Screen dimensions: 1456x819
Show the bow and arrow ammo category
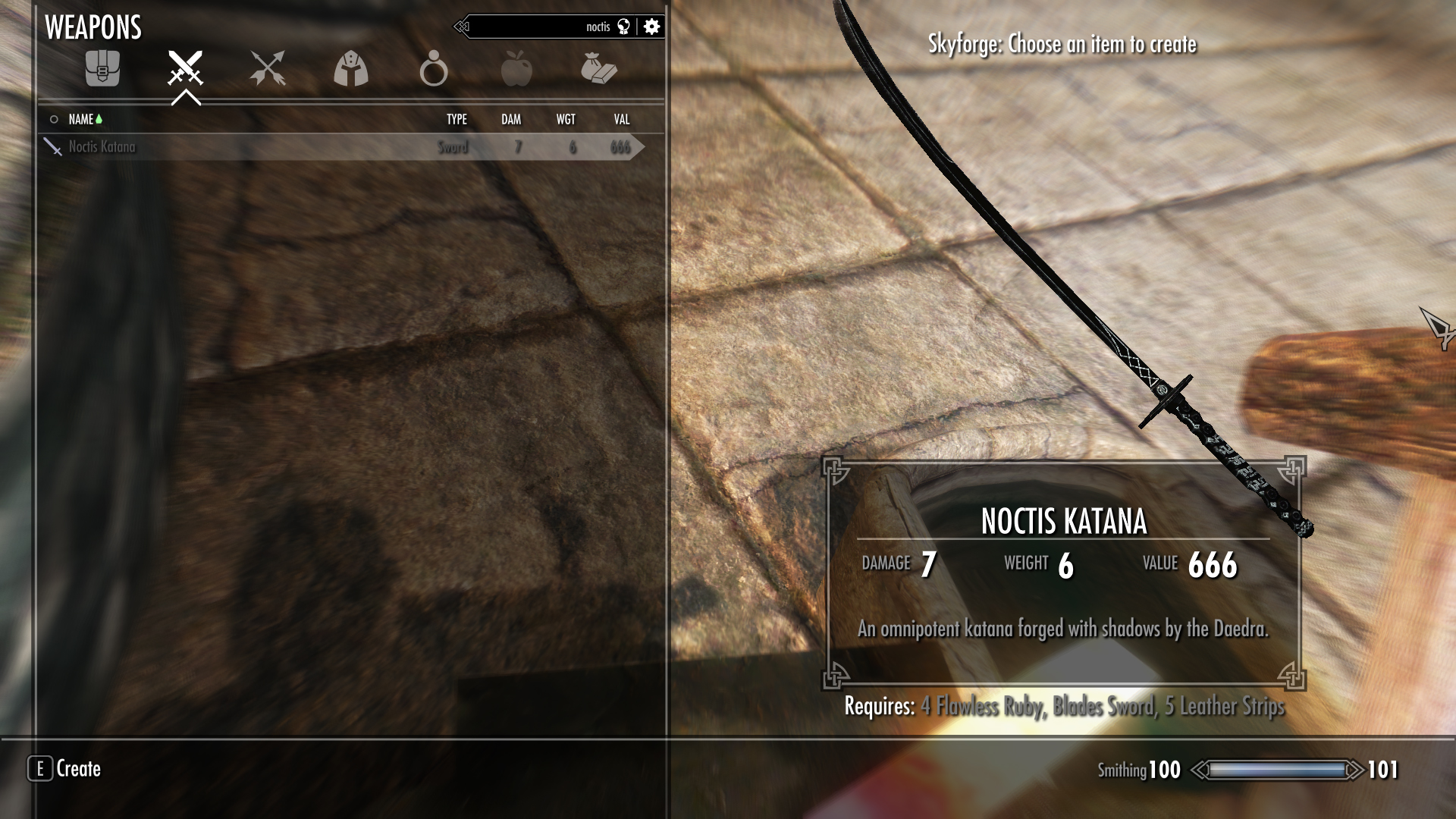point(268,69)
